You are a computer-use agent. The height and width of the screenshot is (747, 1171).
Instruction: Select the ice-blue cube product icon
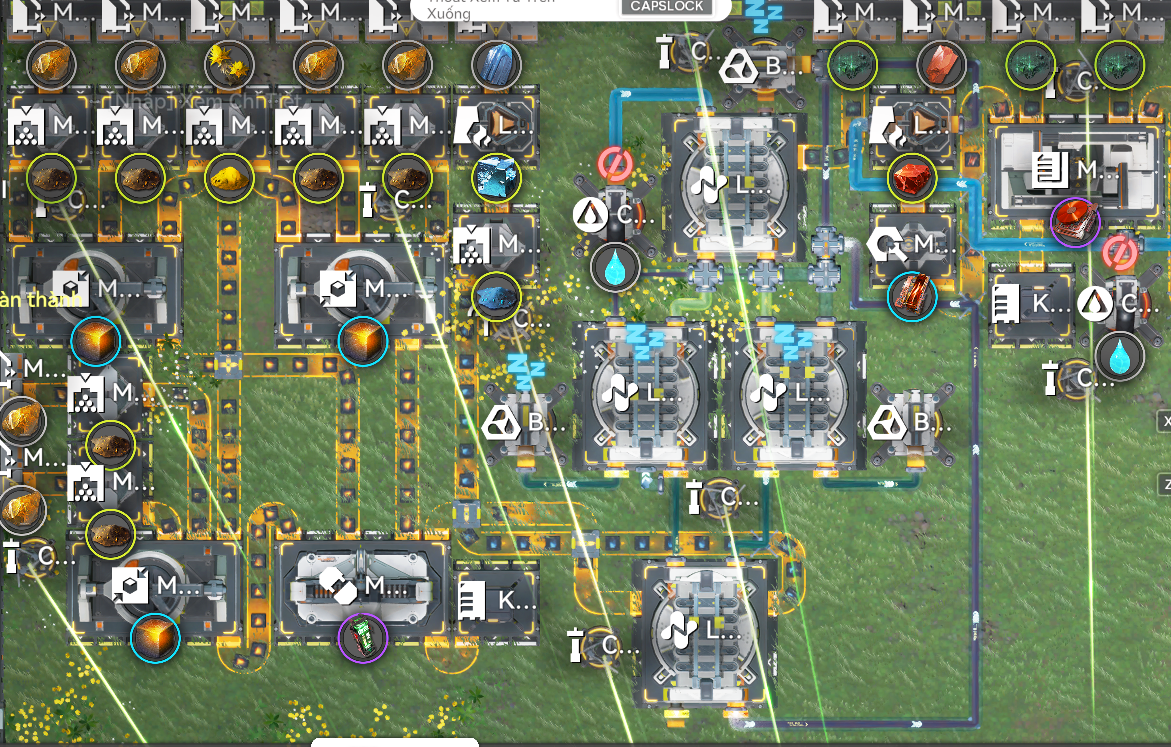pyautogui.click(x=496, y=177)
